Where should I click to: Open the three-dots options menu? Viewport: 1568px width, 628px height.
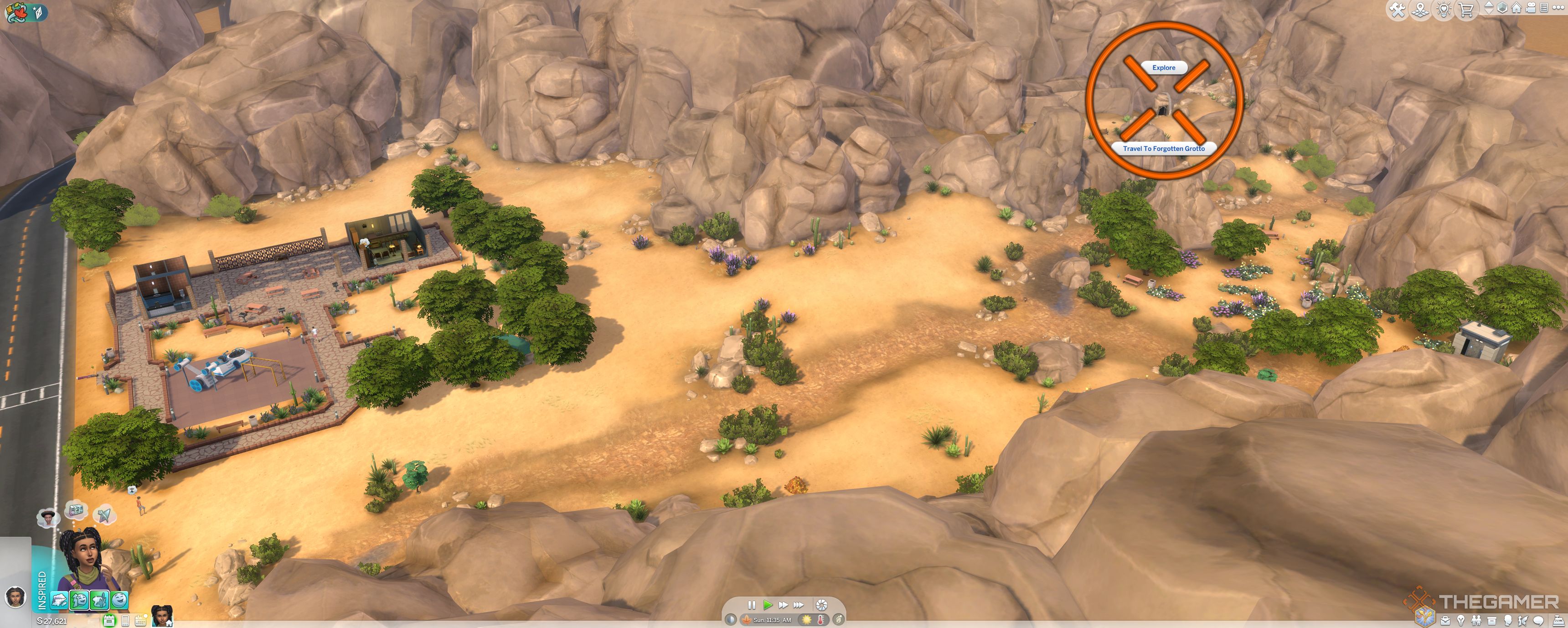click(1558, 8)
